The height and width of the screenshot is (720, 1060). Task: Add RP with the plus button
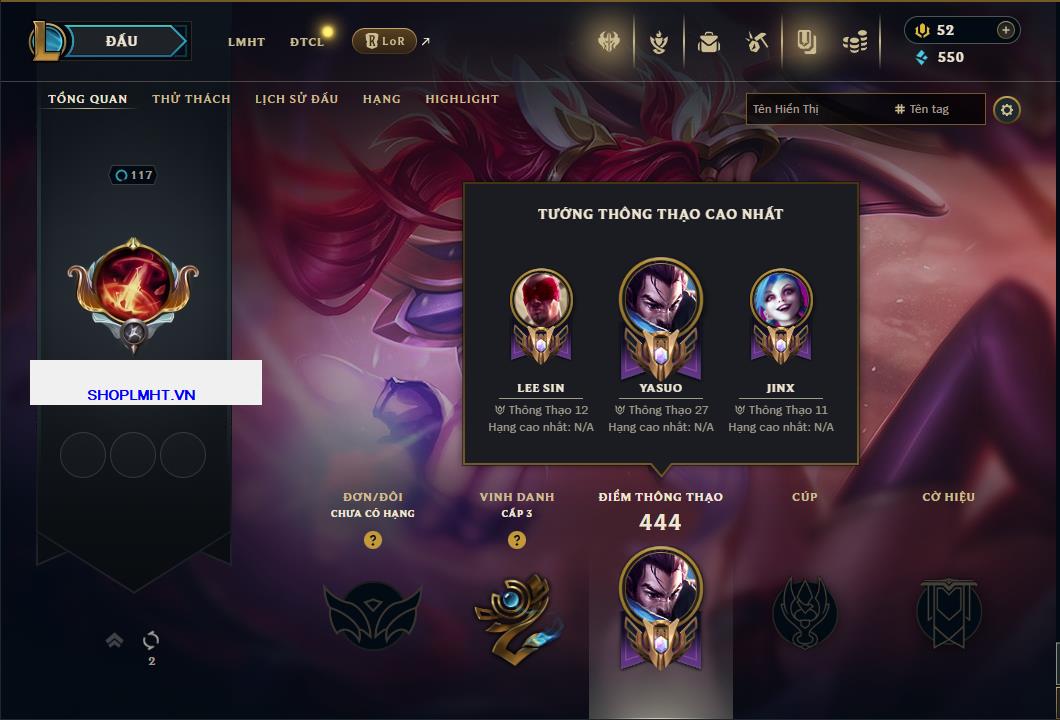pos(1005,30)
